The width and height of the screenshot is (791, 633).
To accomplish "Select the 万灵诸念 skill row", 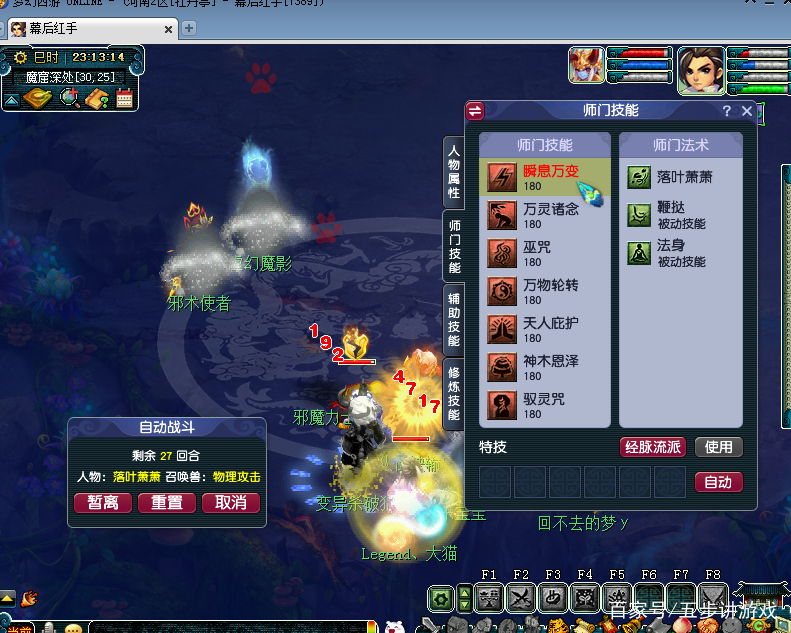I will pos(545,216).
